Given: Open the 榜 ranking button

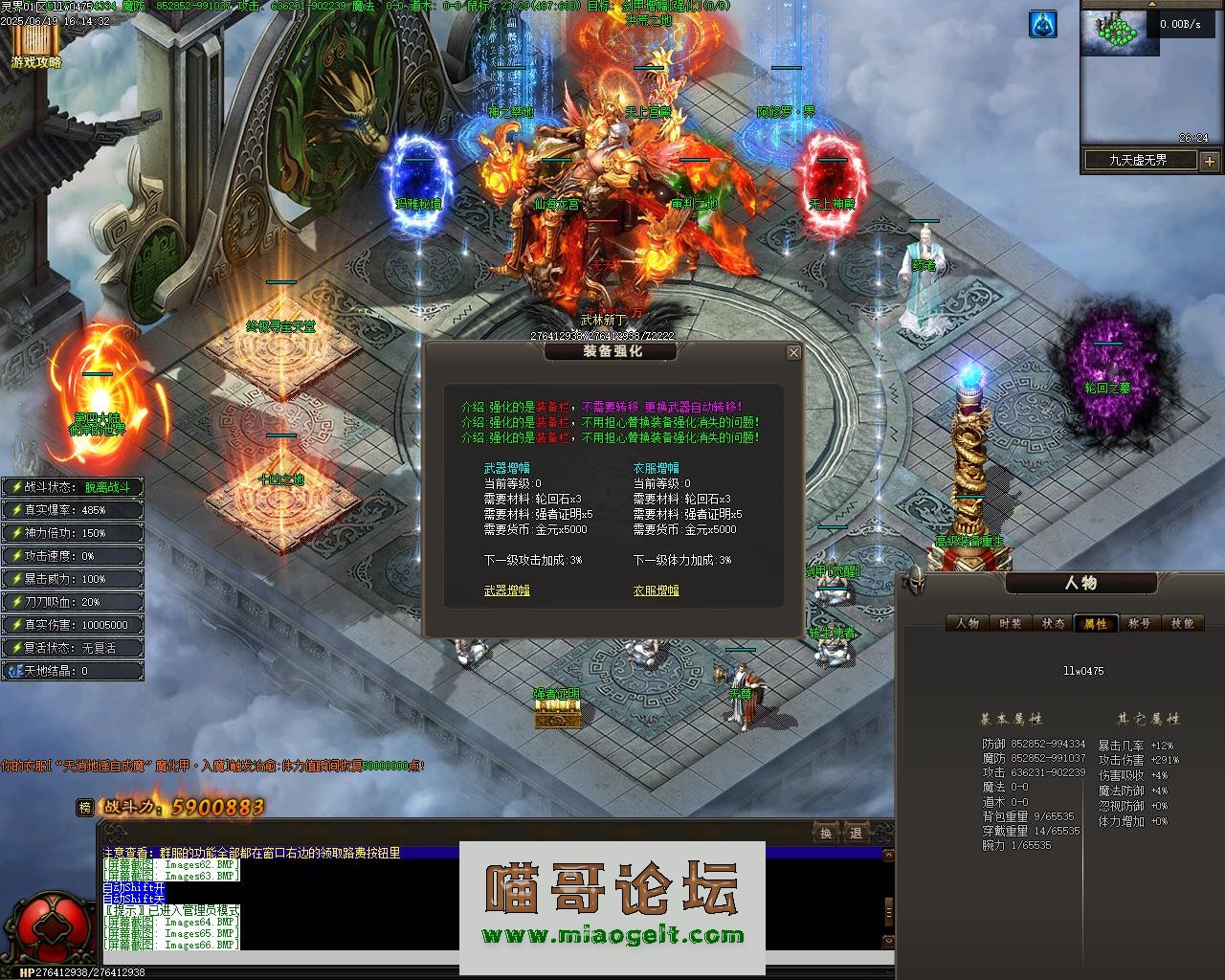Looking at the screenshot, I should click(x=86, y=808).
